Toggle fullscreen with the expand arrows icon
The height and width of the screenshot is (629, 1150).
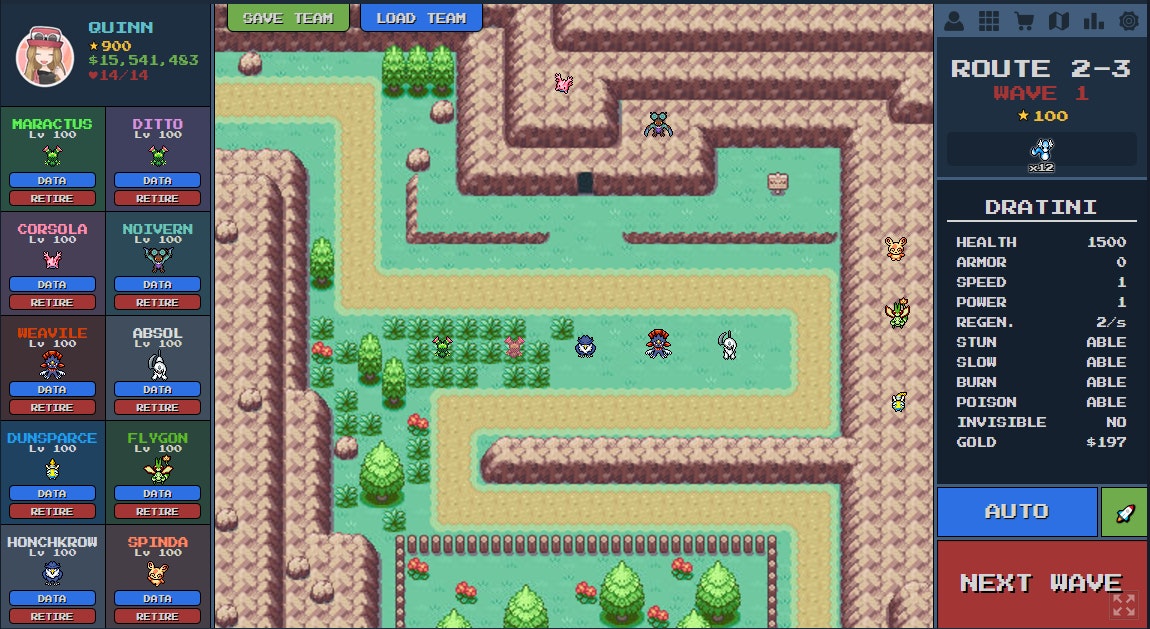tap(1124, 604)
